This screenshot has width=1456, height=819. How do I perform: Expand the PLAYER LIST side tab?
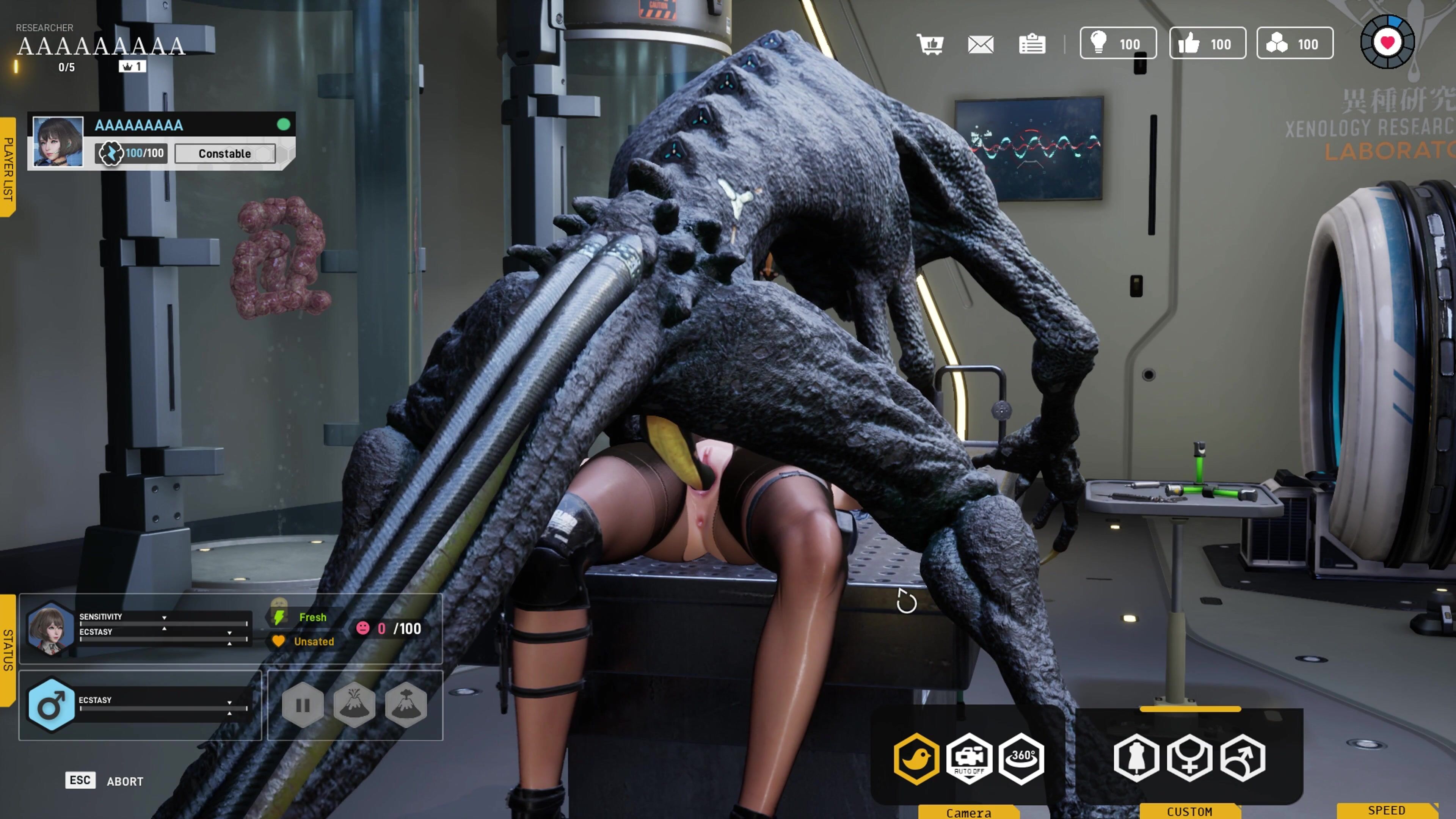click(8, 168)
